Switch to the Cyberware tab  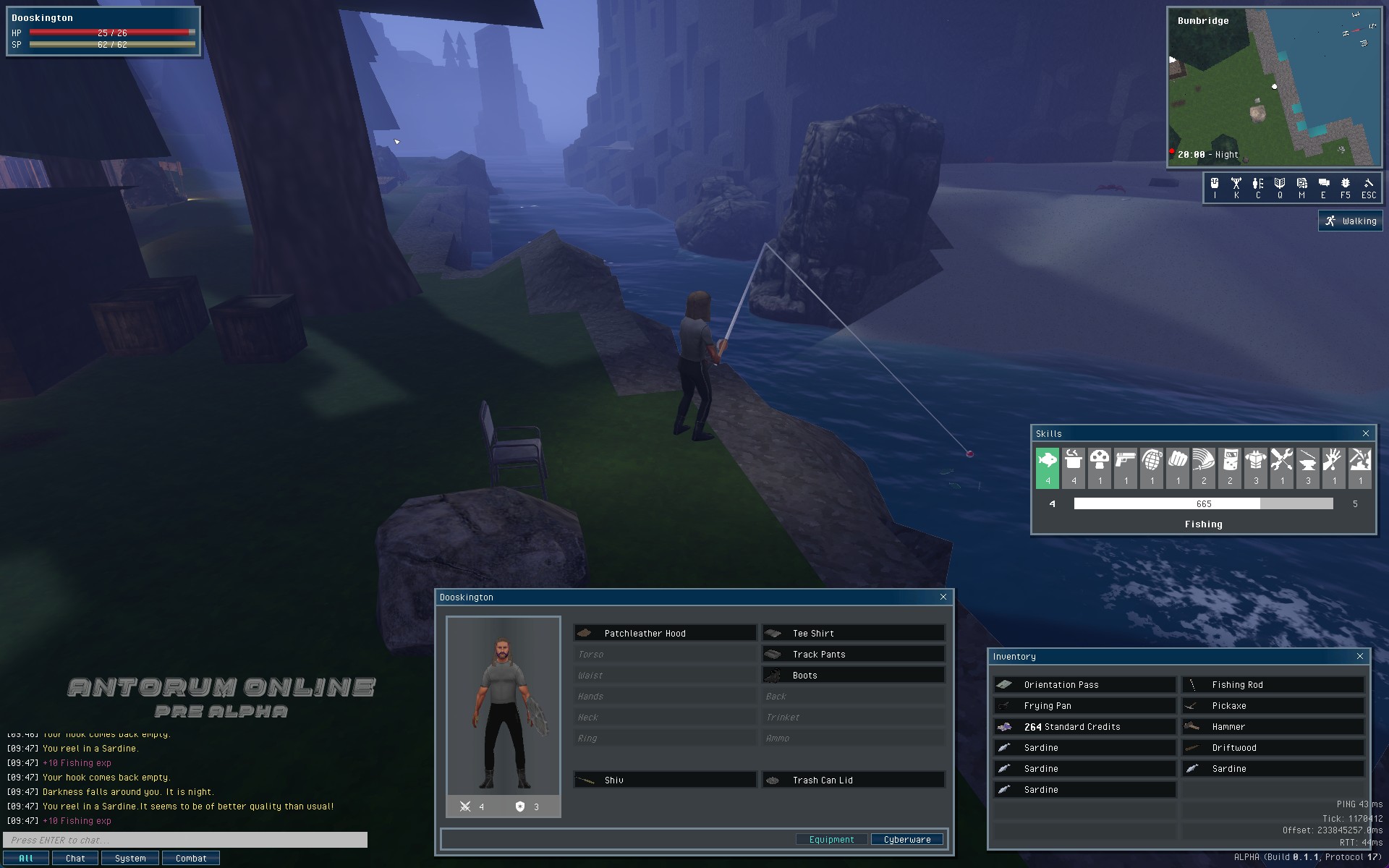coord(906,839)
